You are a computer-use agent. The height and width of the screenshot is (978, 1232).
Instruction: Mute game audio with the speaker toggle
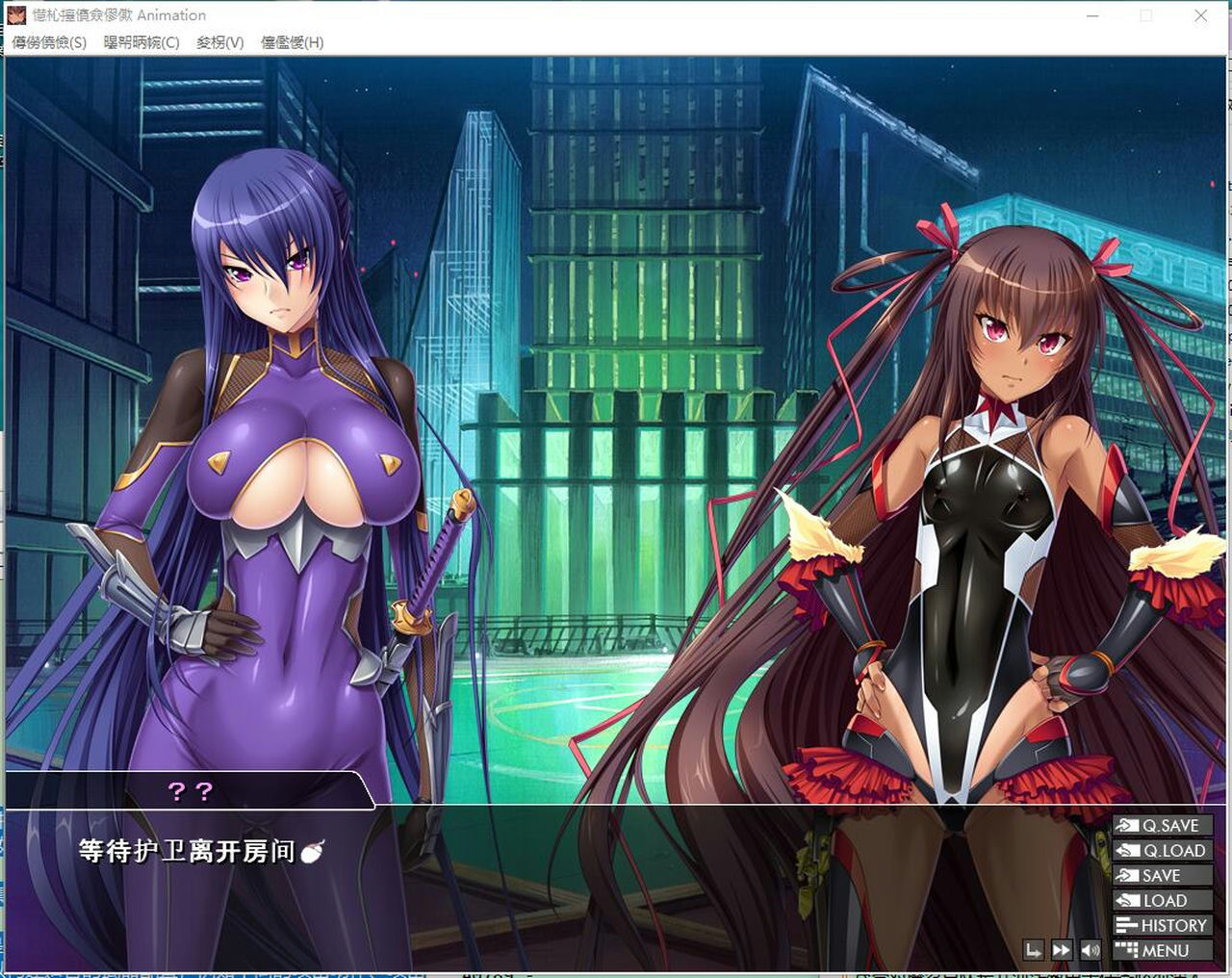click(x=1091, y=949)
